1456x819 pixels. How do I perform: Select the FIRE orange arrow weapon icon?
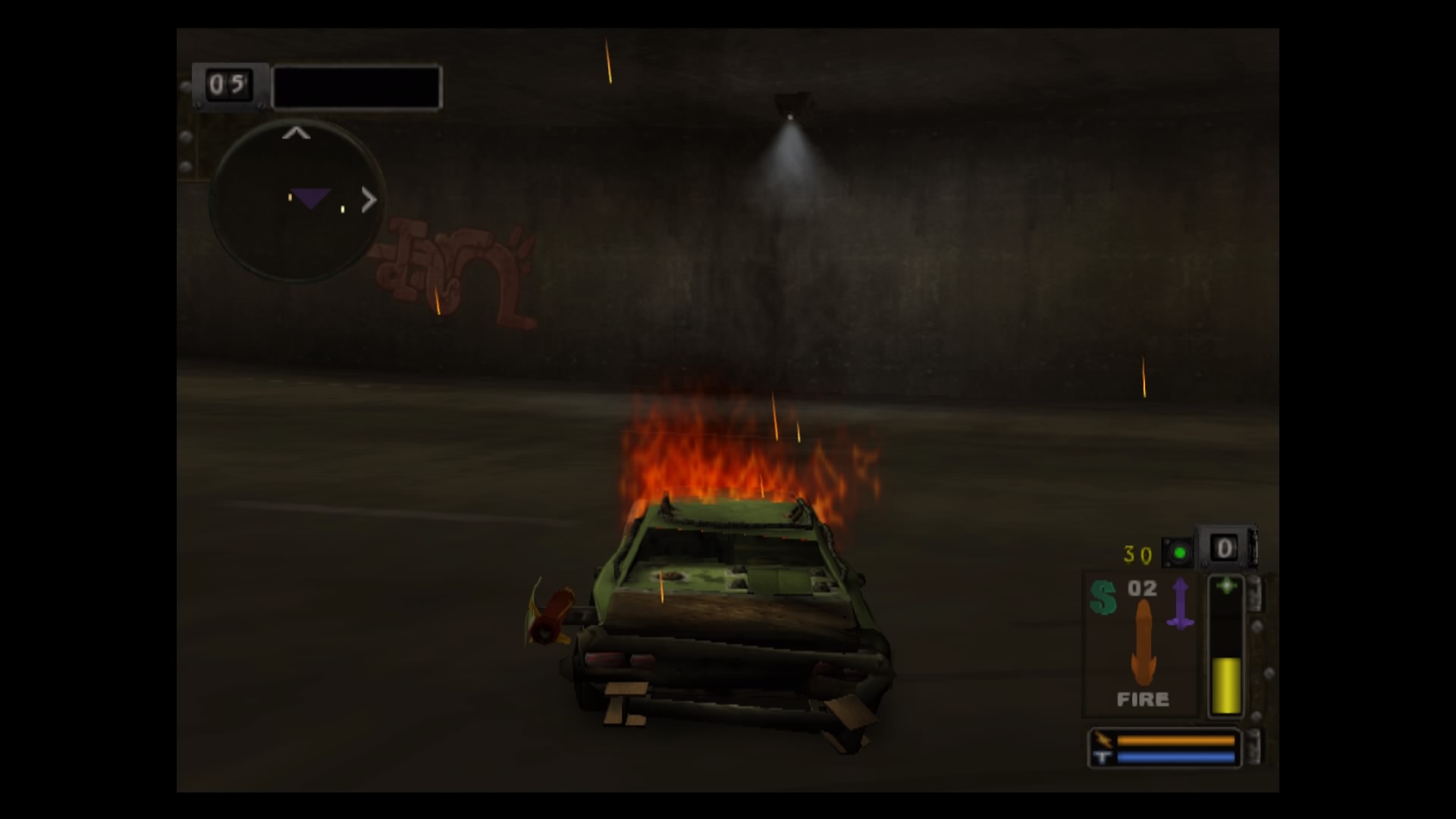coord(1143,641)
